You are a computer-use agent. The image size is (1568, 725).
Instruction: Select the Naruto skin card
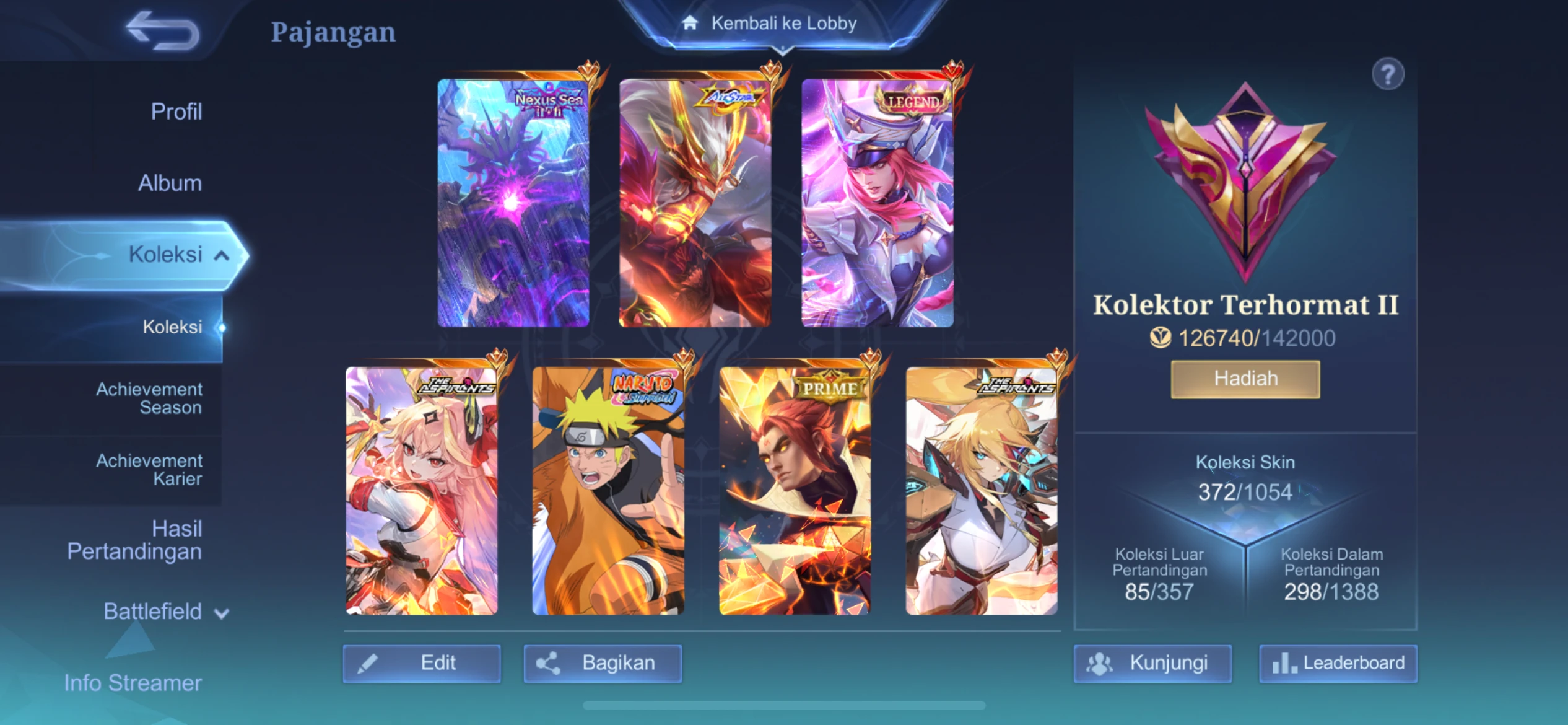tap(608, 490)
